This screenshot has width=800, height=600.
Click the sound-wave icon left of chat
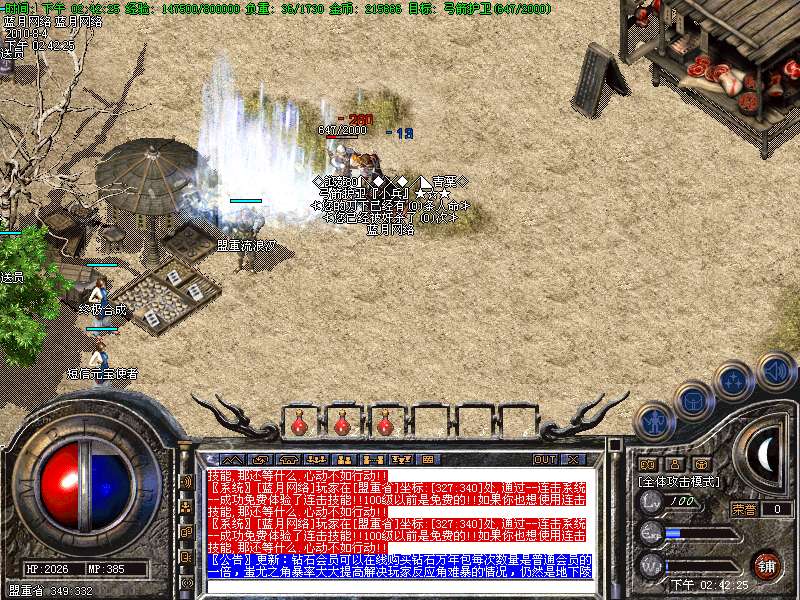186,481
